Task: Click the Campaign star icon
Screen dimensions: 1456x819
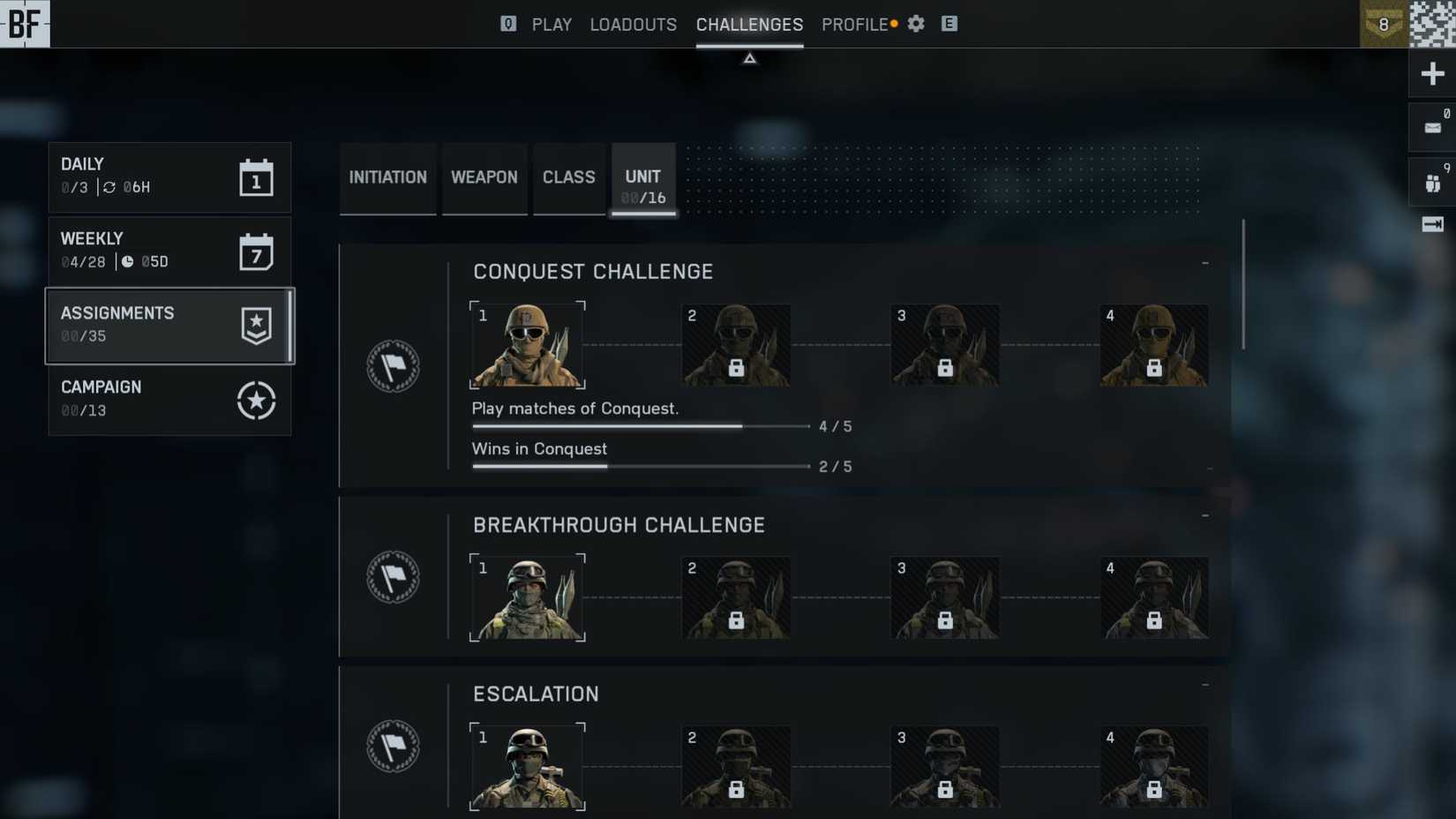Action: point(255,400)
